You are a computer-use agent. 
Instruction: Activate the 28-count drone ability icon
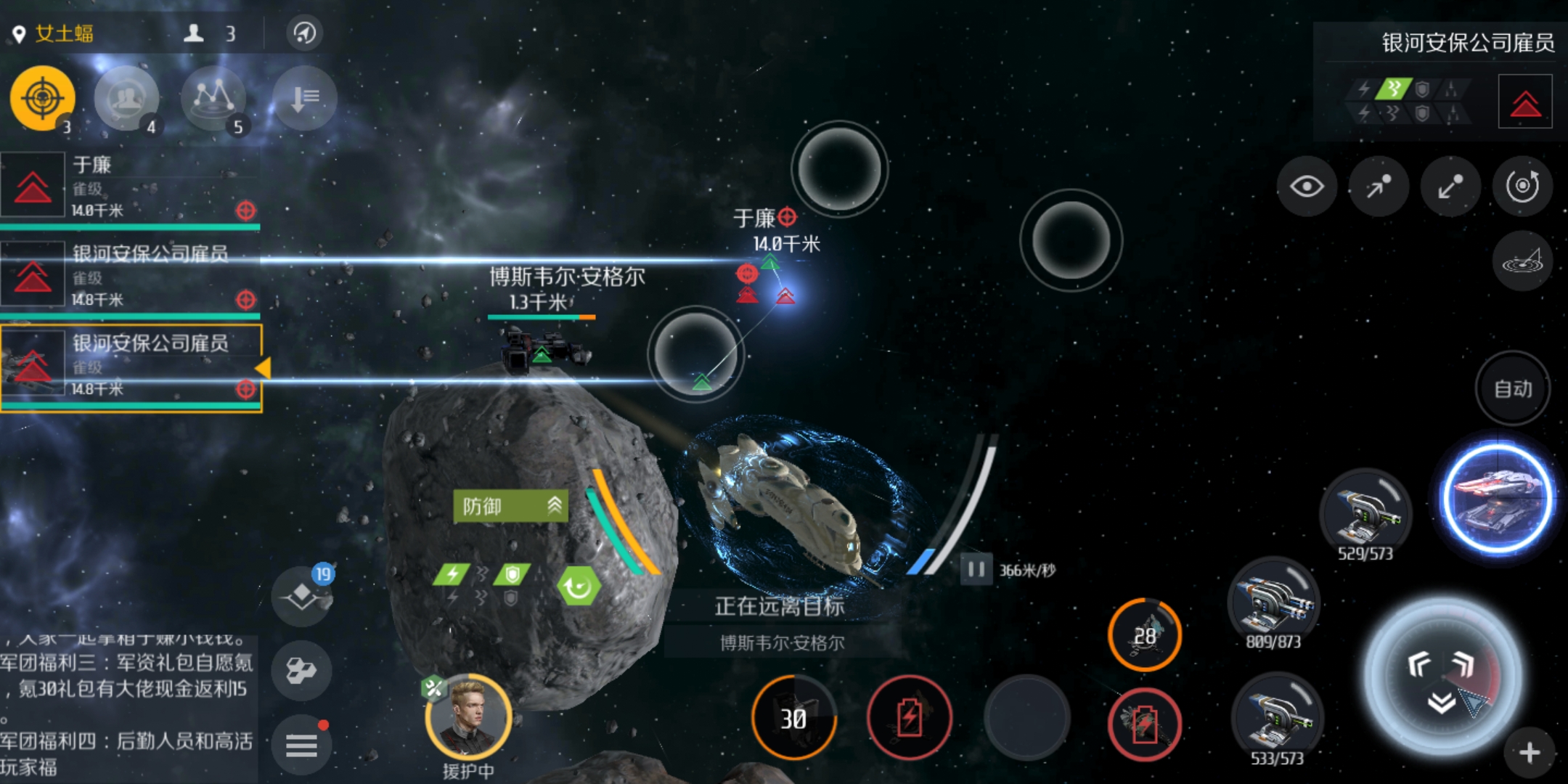[x=1146, y=633]
